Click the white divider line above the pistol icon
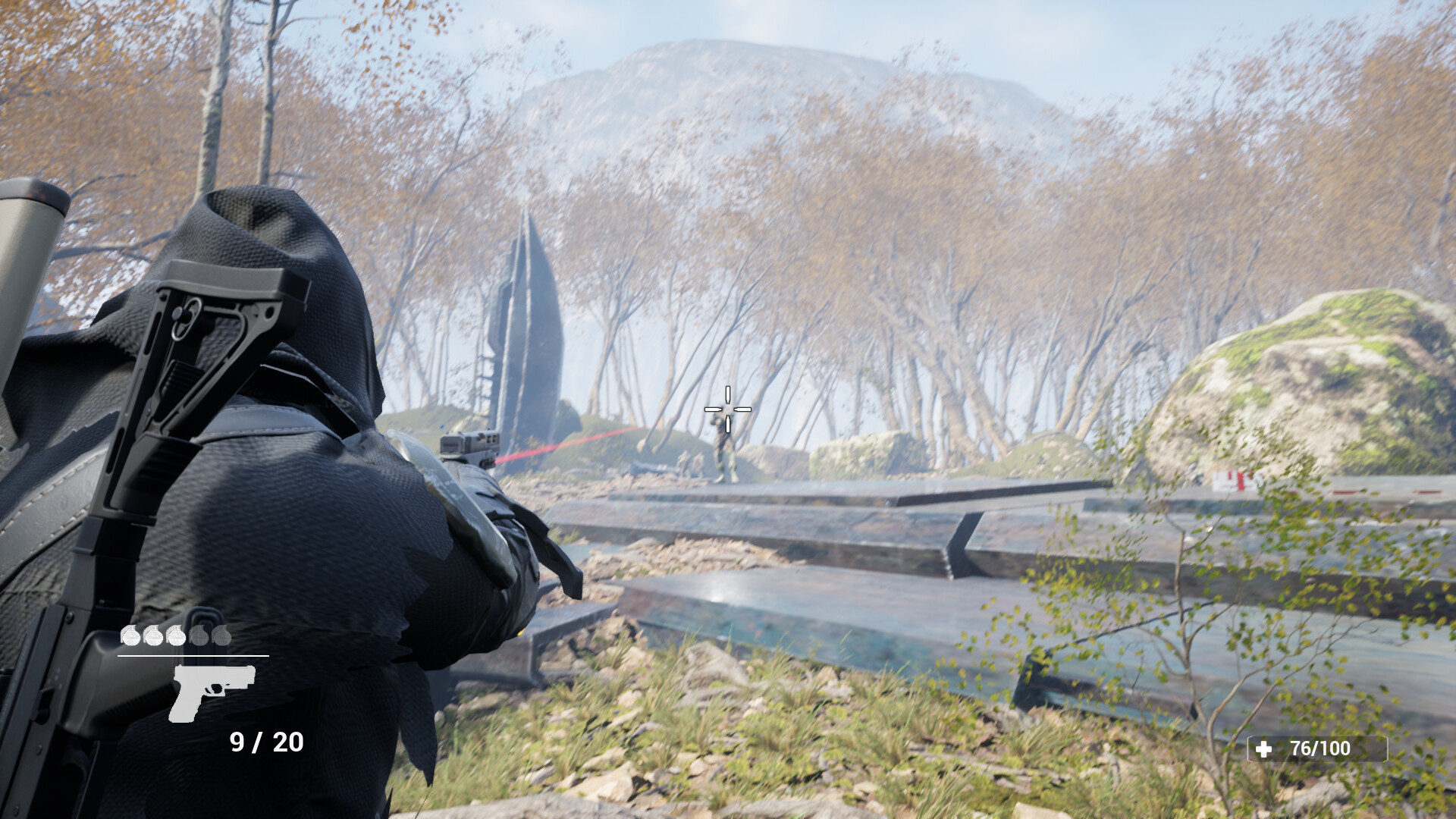 193,656
